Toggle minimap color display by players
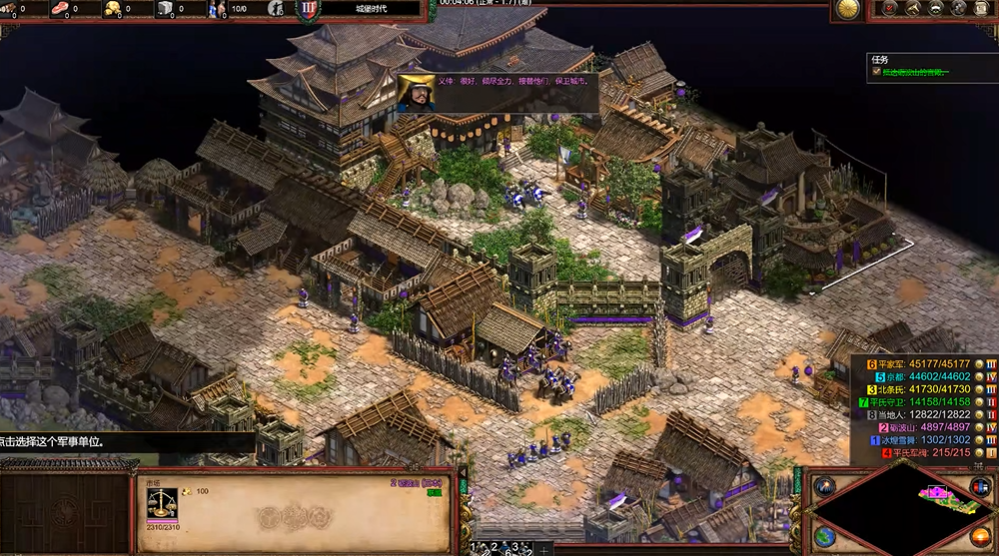Viewport: 999px width, 556px height. (980, 488)
